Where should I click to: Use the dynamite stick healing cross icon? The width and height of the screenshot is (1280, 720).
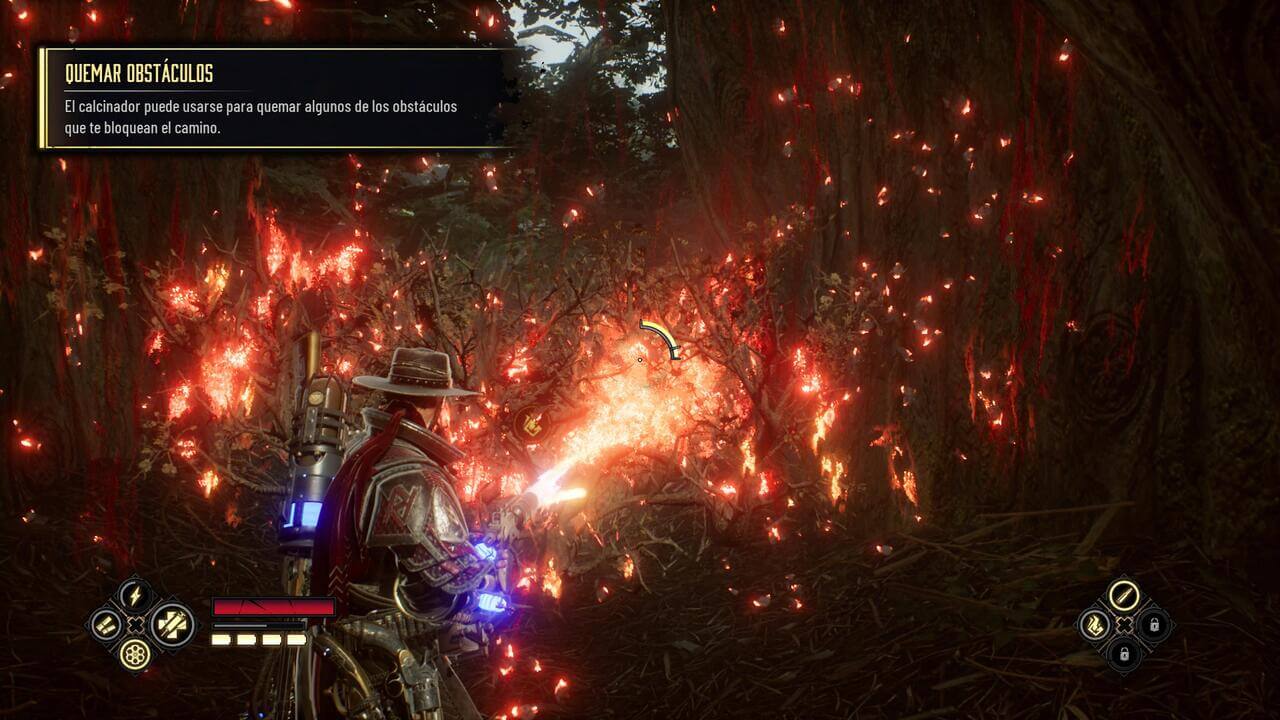click(172, 625)
